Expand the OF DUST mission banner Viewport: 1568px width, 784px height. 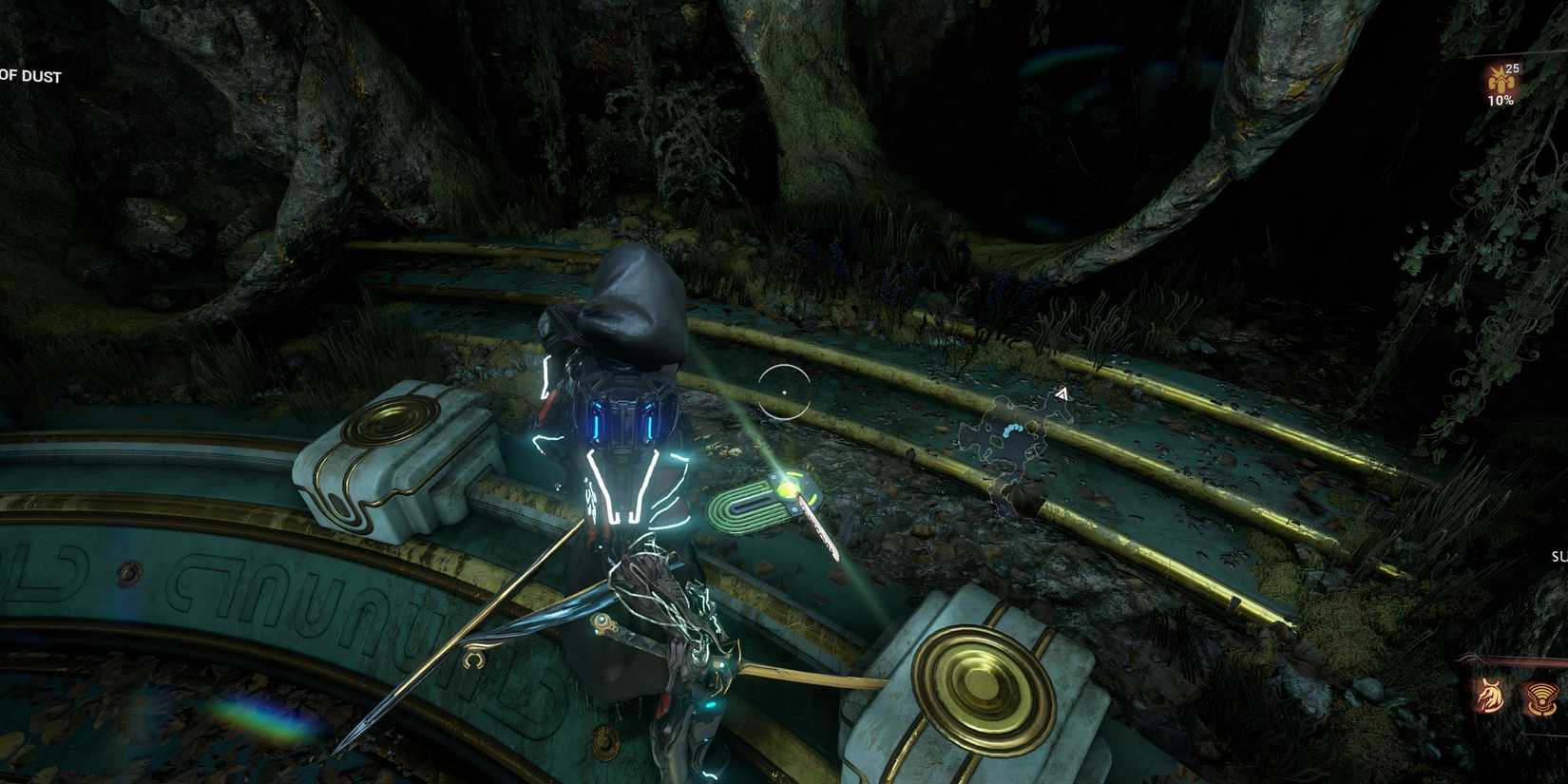(30, 76)
